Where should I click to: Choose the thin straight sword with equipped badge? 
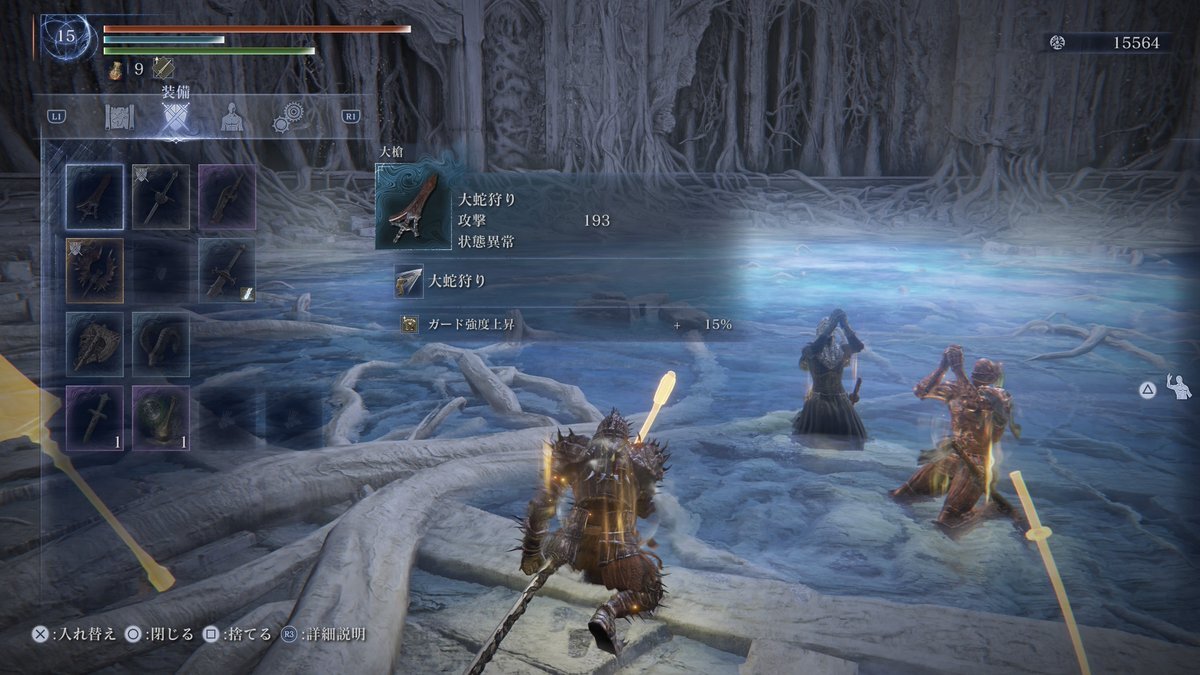(x=161, y=197)
